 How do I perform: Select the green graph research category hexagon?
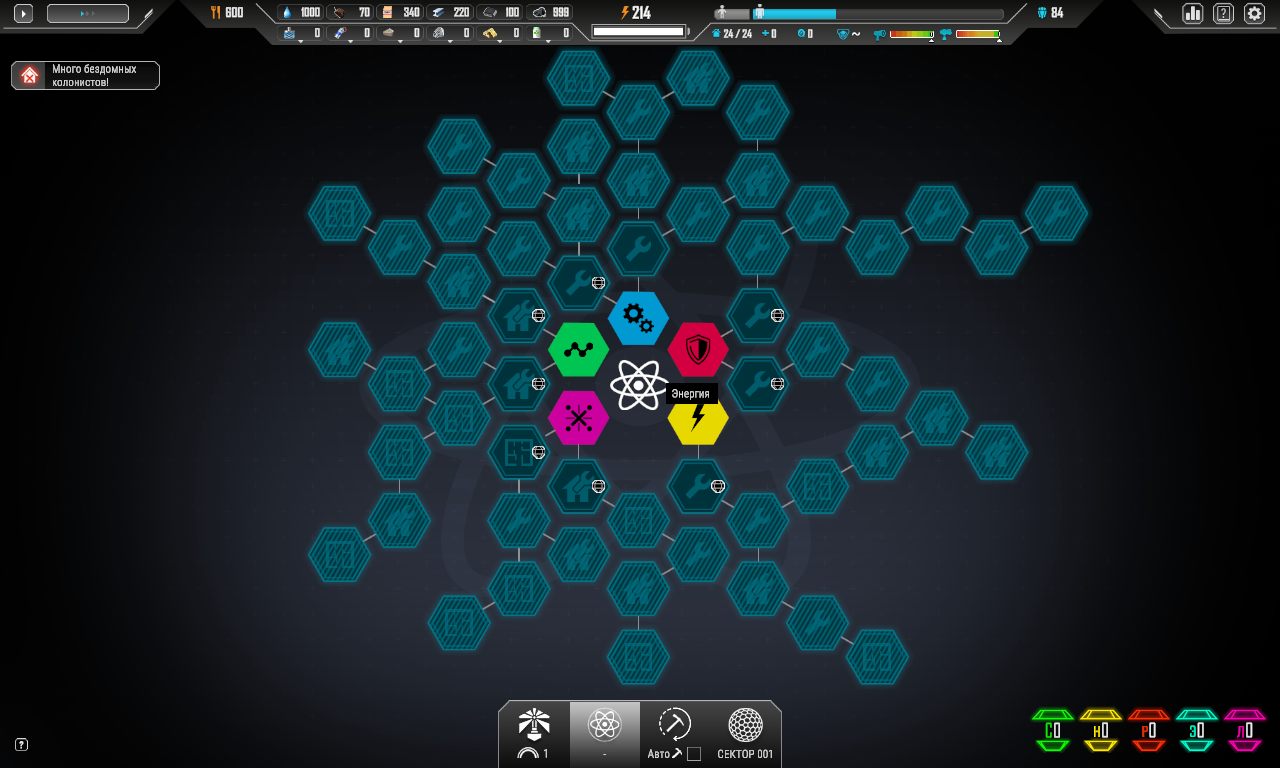(x=578, y=348)
